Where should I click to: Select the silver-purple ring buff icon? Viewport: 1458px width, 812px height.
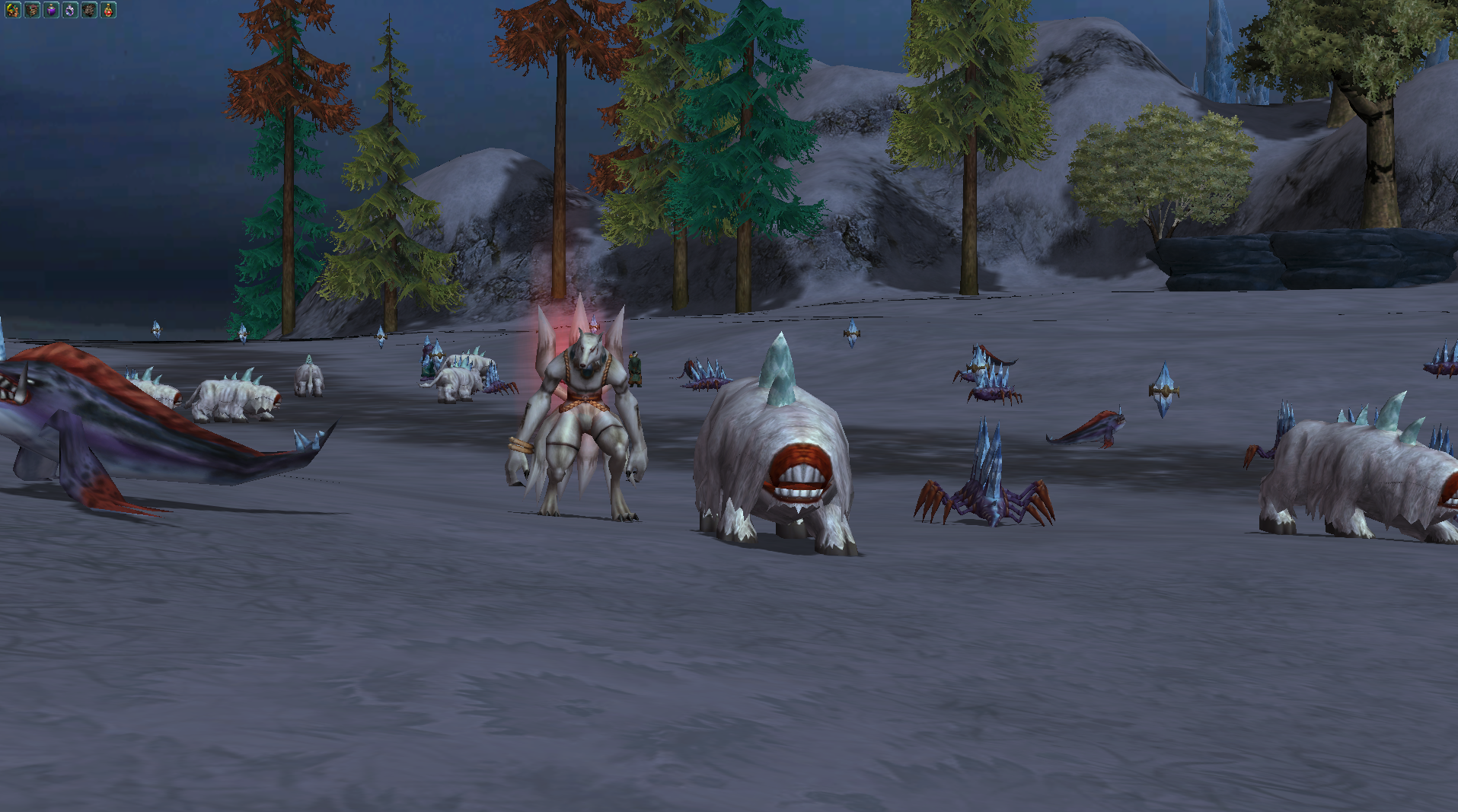click(x=70, y=10)
